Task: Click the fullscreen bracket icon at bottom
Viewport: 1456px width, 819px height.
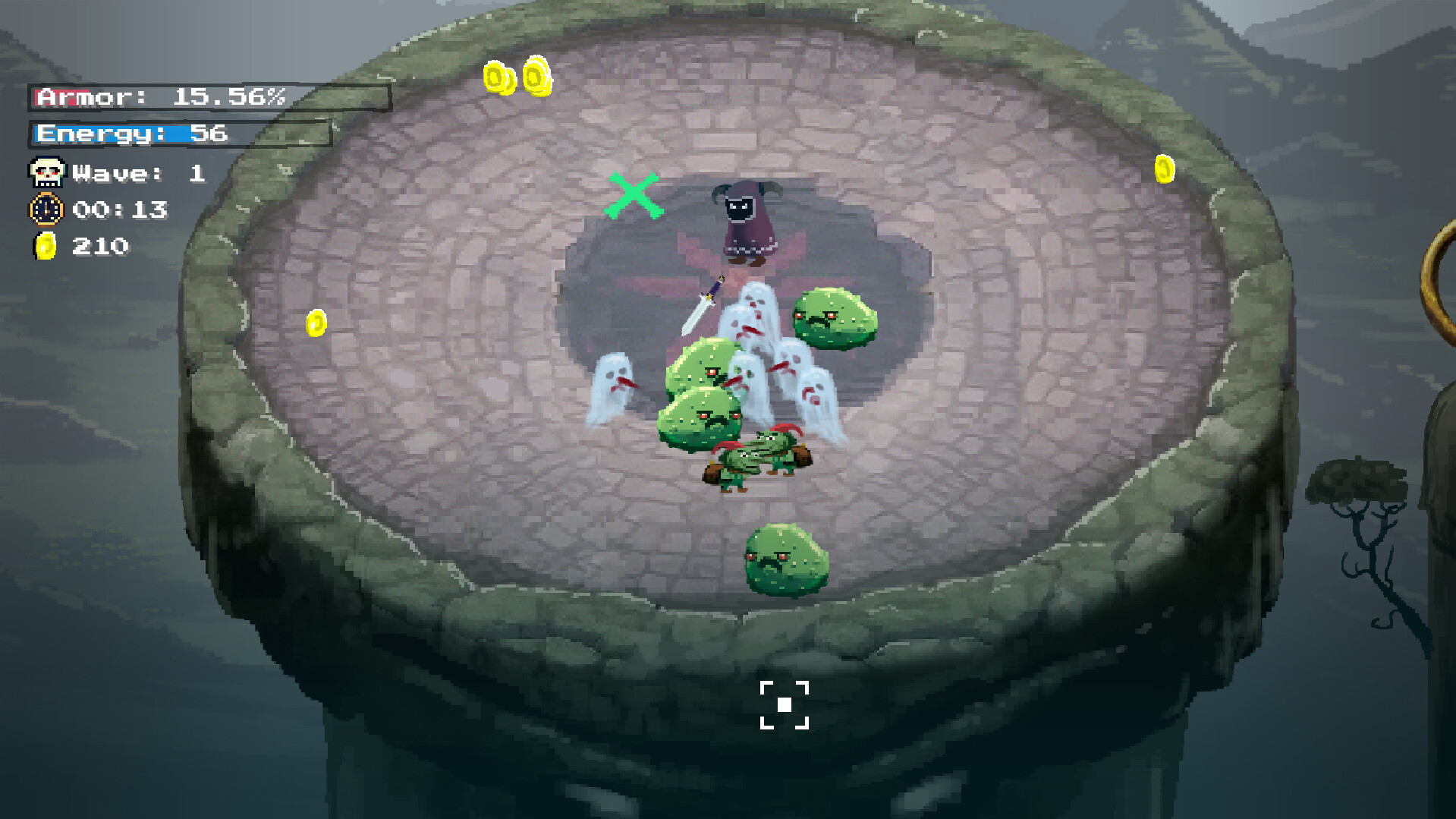Action: pos(785,706)
